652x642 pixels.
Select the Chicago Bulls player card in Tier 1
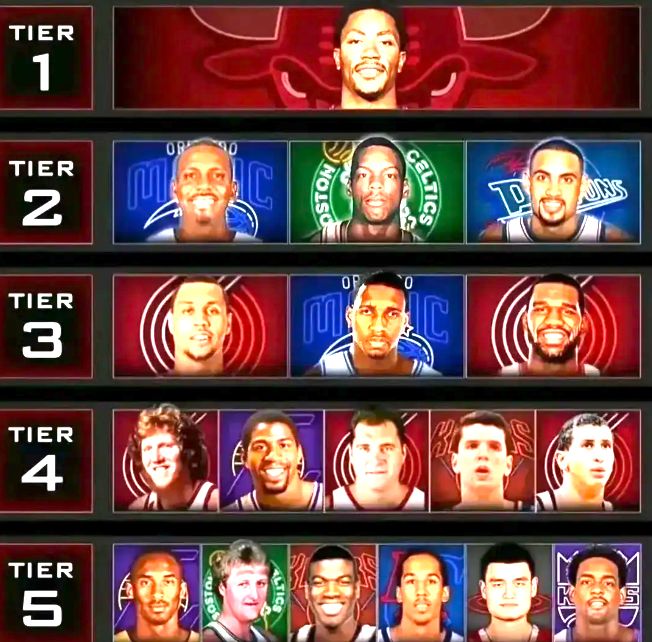click(376, 58)
